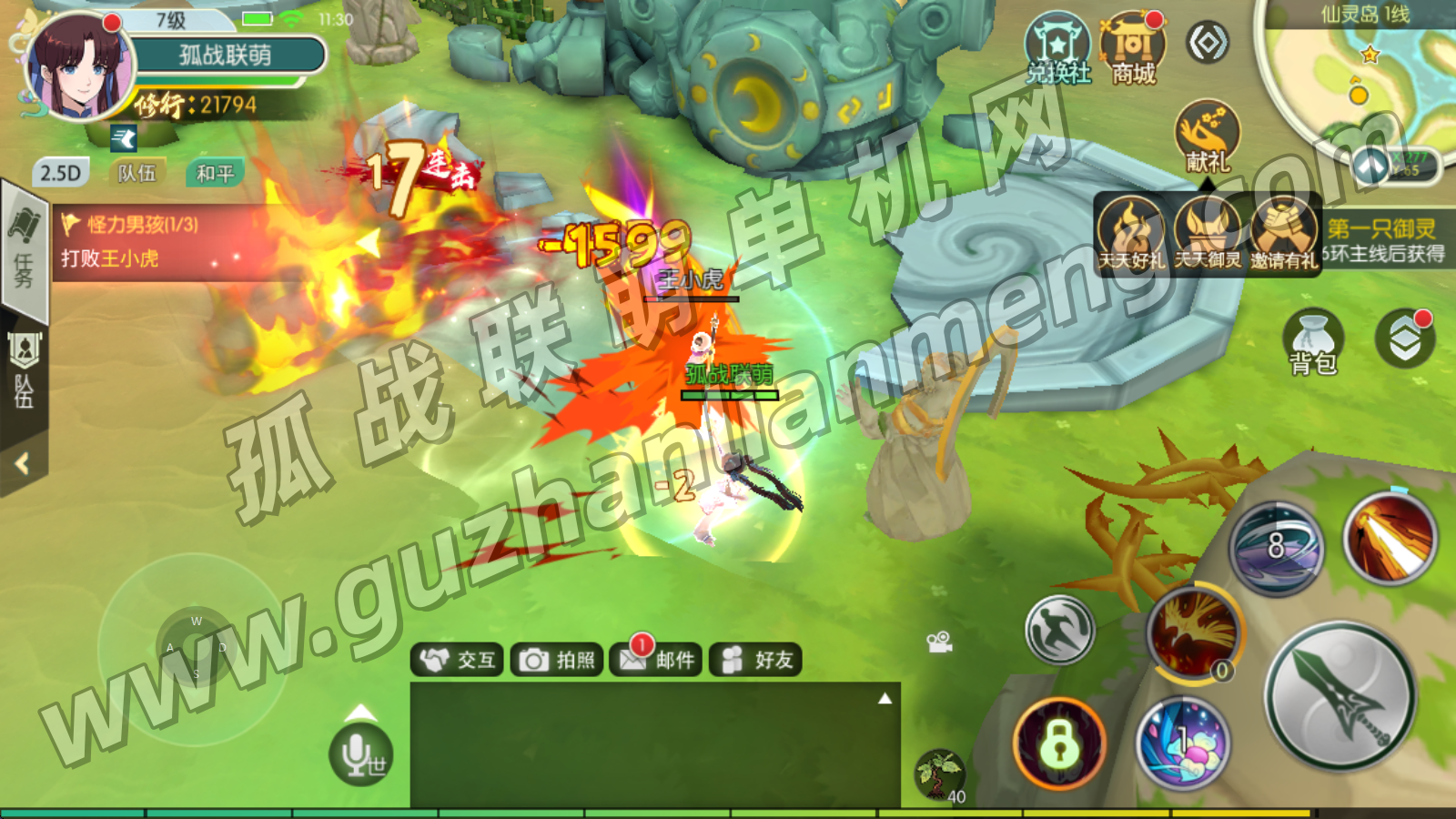This screenshot has width=1456, height=819.
Task: Open the 兑换社 exchange shop
Action: click(1057, 50)
